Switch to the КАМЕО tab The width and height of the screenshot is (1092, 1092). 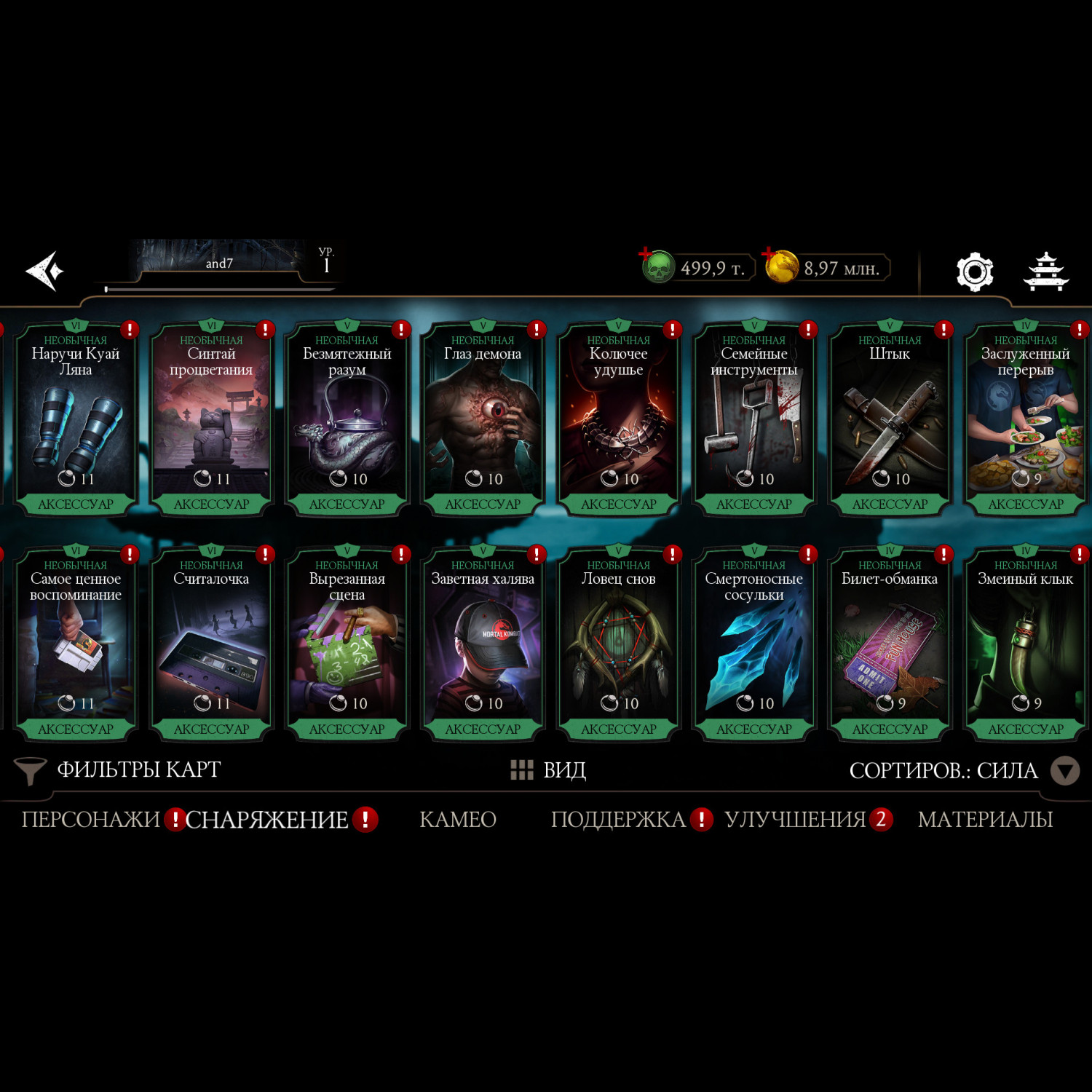click(x=458, y=820)
